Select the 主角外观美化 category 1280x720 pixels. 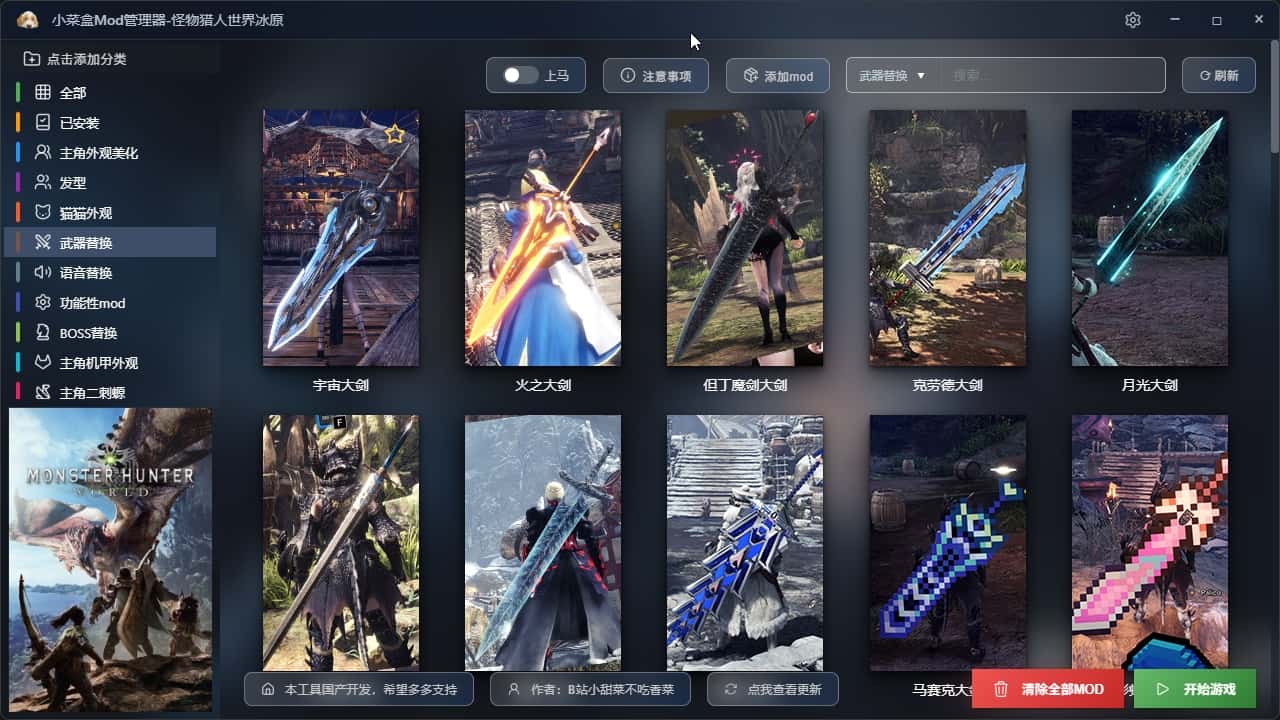point(98,153)
